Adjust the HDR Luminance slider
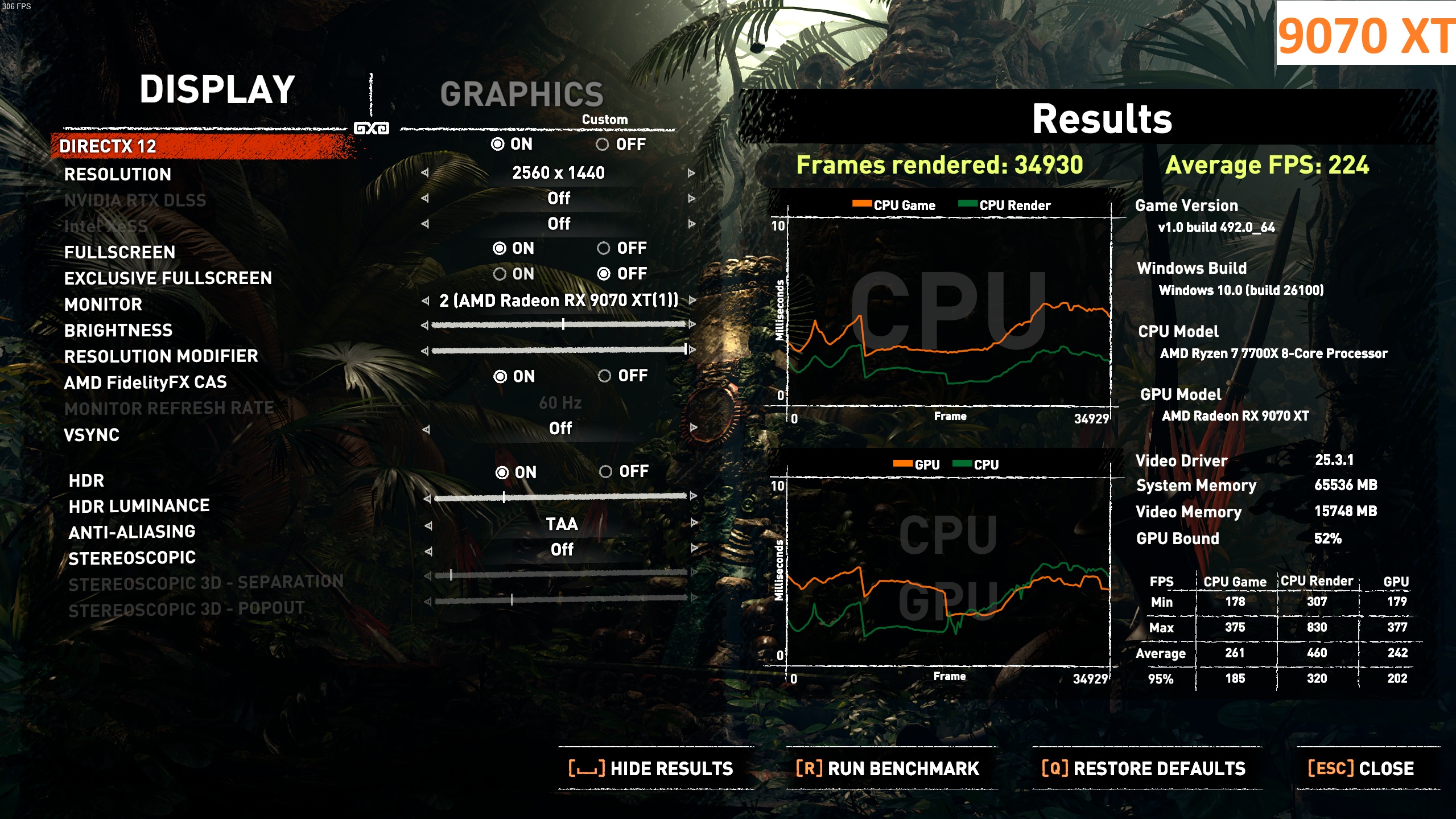This screenshot has width=1456, height=819. point(504,497)
